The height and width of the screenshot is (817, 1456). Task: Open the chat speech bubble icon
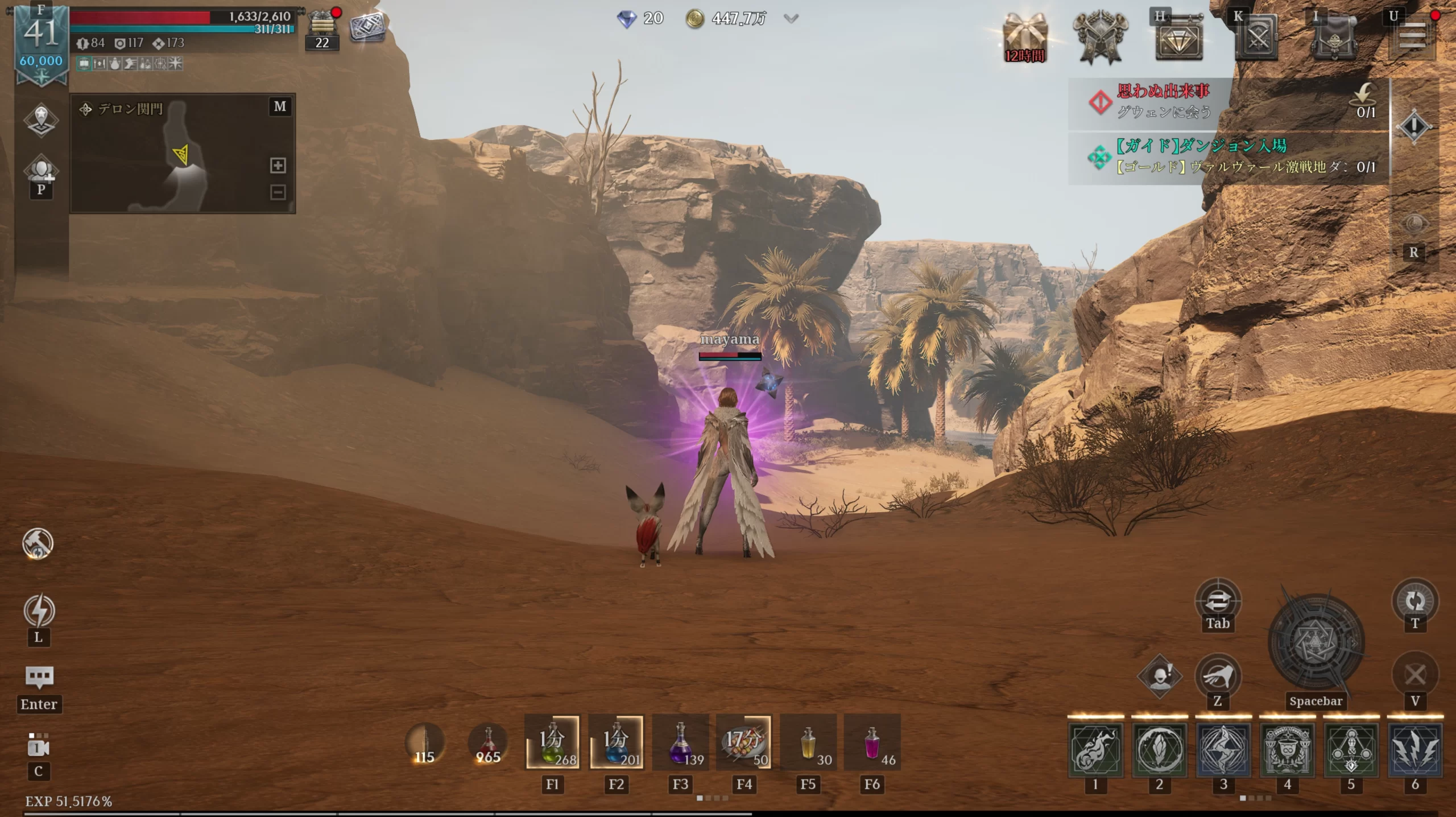pyautogui.click(x=39, y=677)
